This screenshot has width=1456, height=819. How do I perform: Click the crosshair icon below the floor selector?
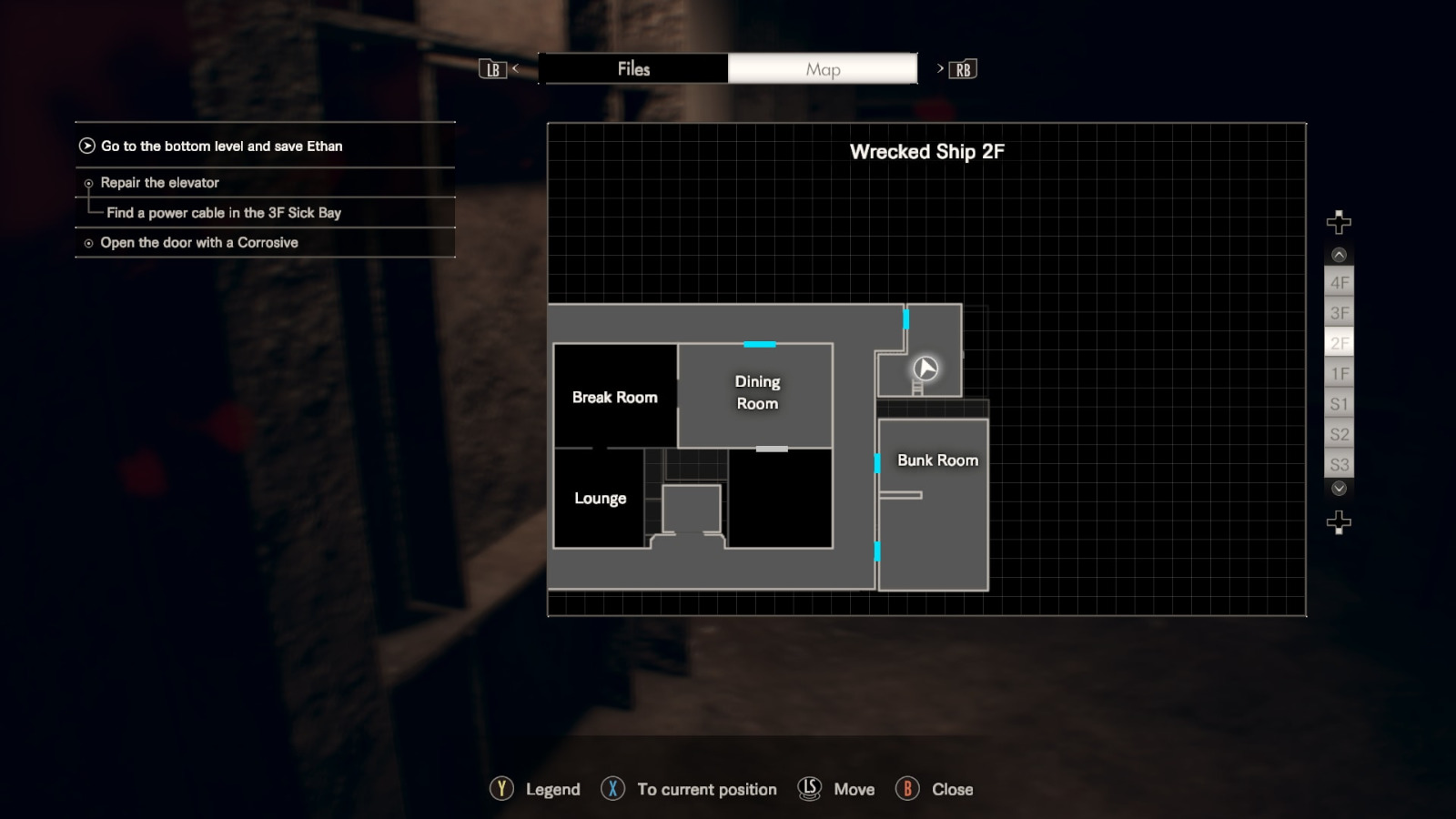1338,521
